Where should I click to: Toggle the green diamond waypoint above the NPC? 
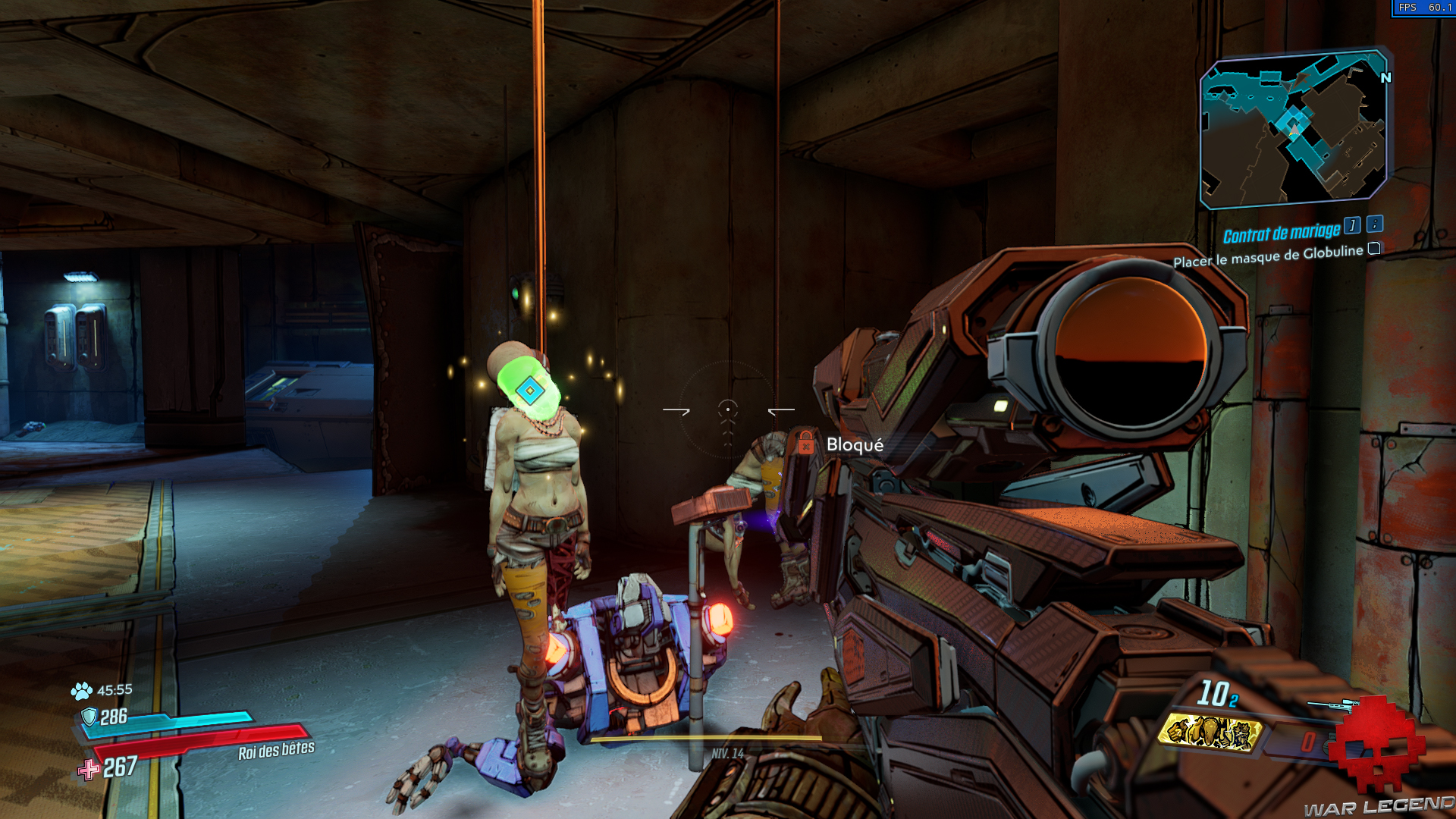pyautogui.click(x=532, y=391)
